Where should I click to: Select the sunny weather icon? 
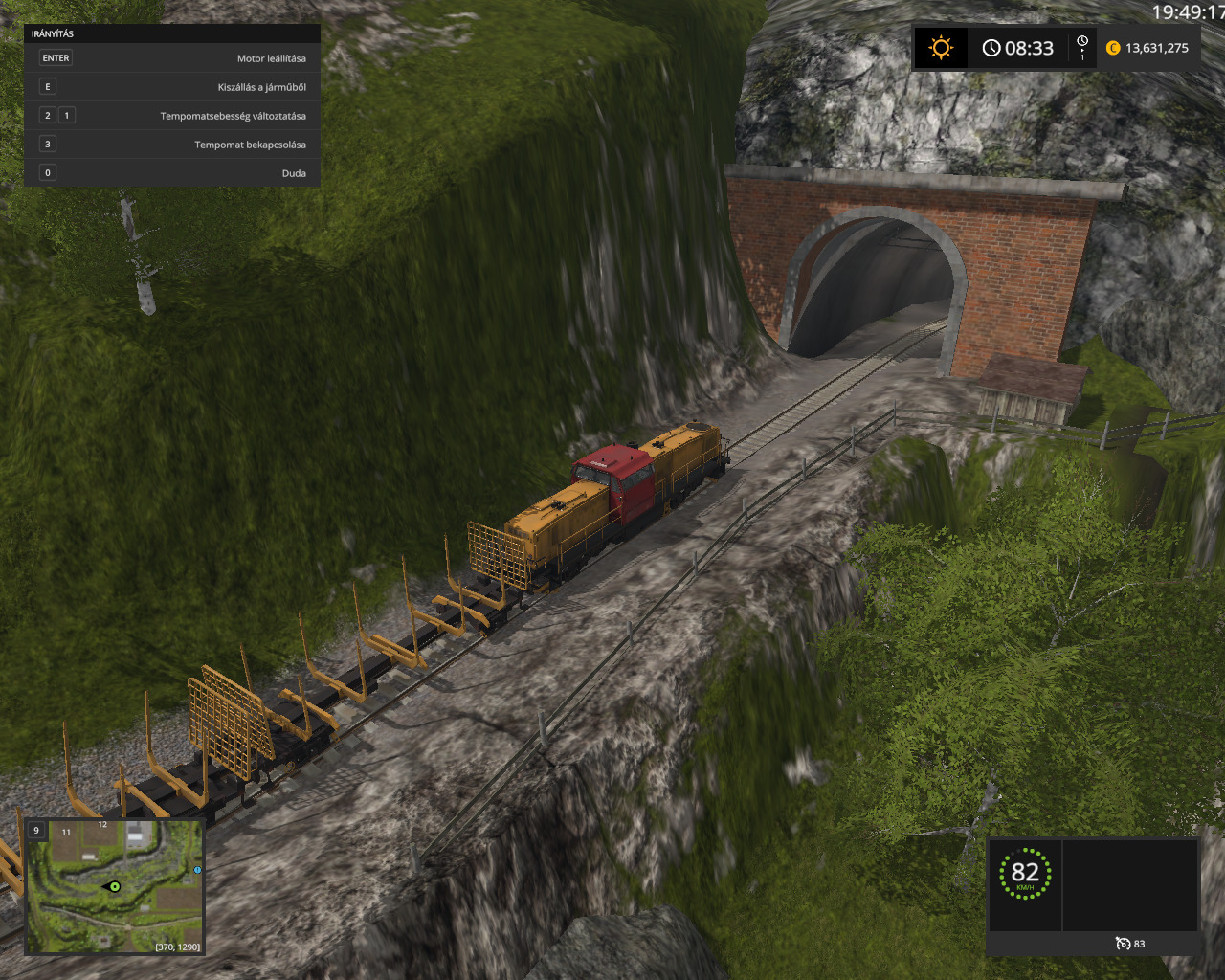(x=941, y=48)
